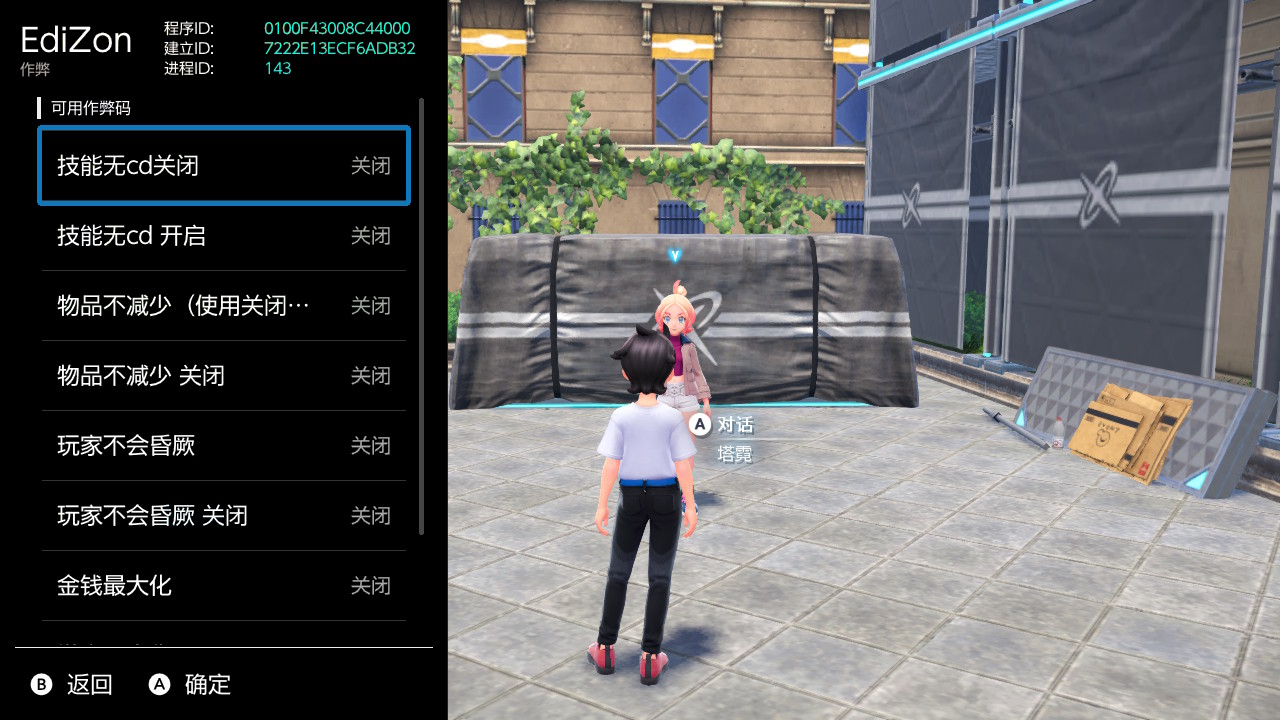Viewport: 1280px width, 720px height.
Task: Click the cheat list scrollbar
Action: coord(422,316)
